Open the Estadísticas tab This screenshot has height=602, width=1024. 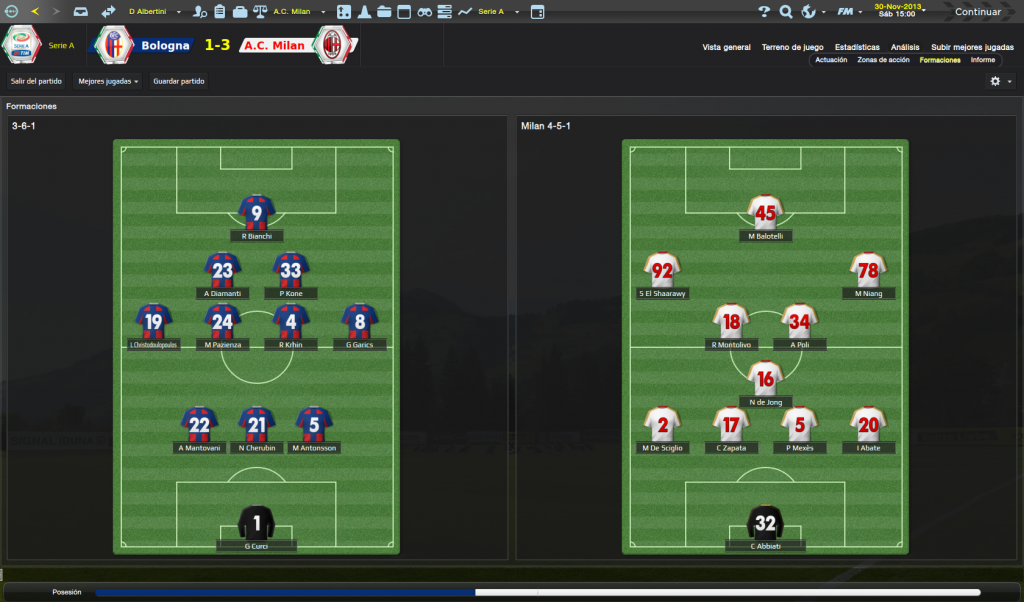pos(857,47)
